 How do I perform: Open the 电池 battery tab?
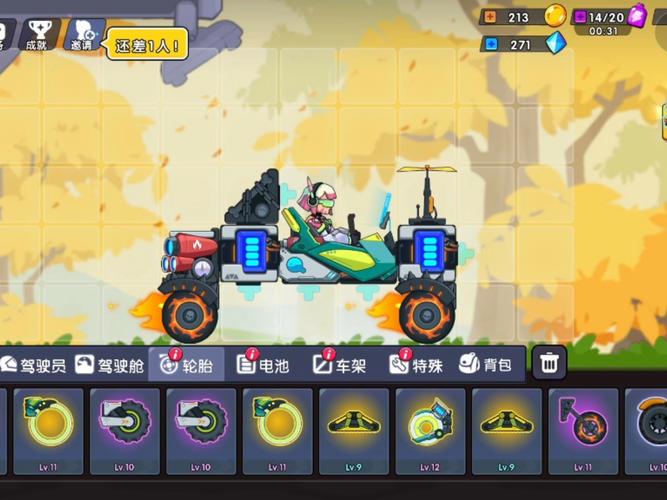pos(263,365)
